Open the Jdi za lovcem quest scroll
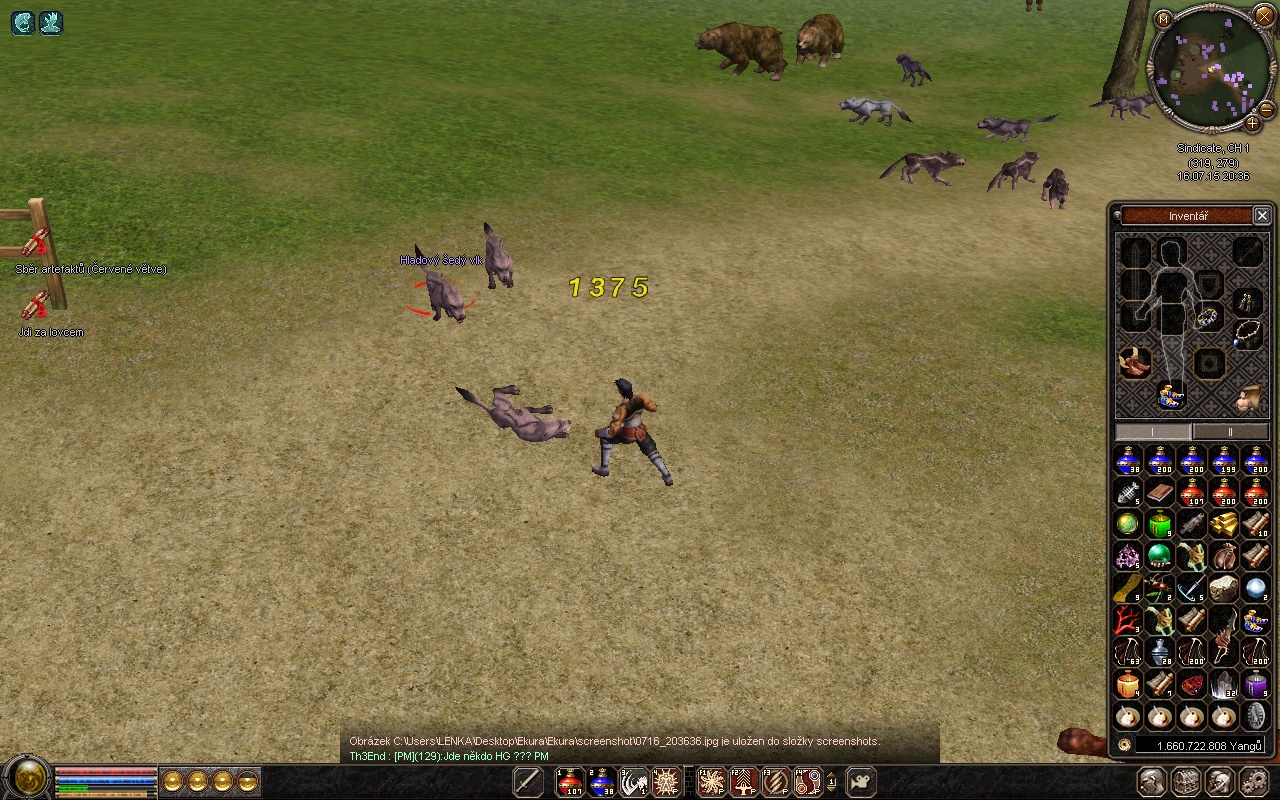This screenshot has width=1280, height=800. [36, 305]
